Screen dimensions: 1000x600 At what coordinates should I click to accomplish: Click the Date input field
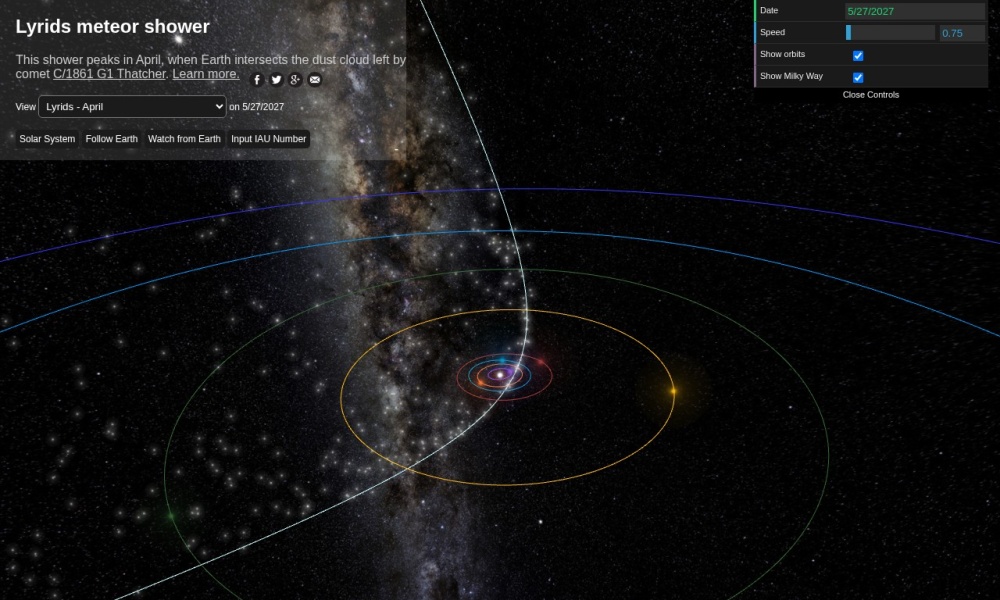[915, 11]
